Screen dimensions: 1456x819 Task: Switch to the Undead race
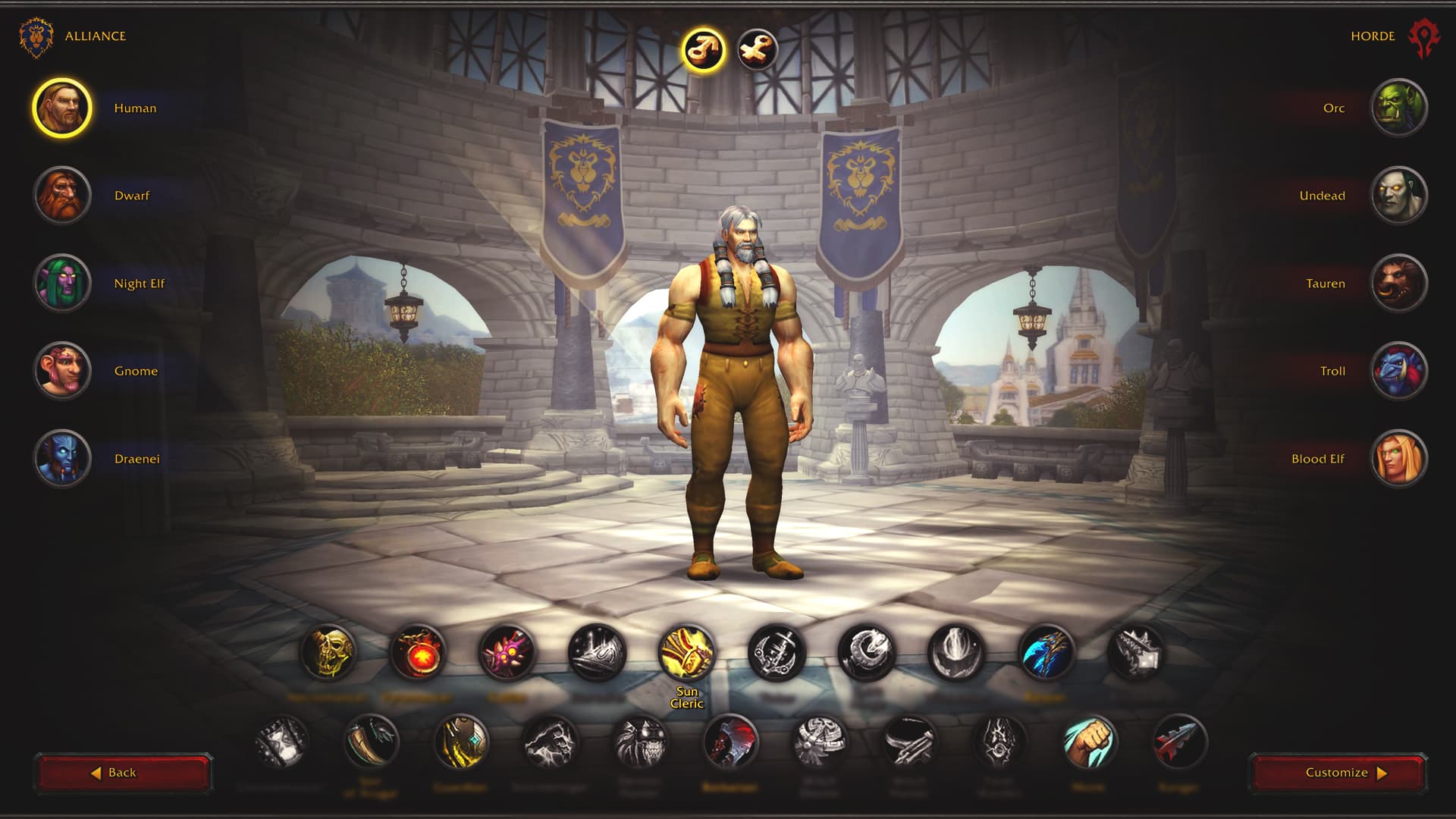tap(1399, 196)
